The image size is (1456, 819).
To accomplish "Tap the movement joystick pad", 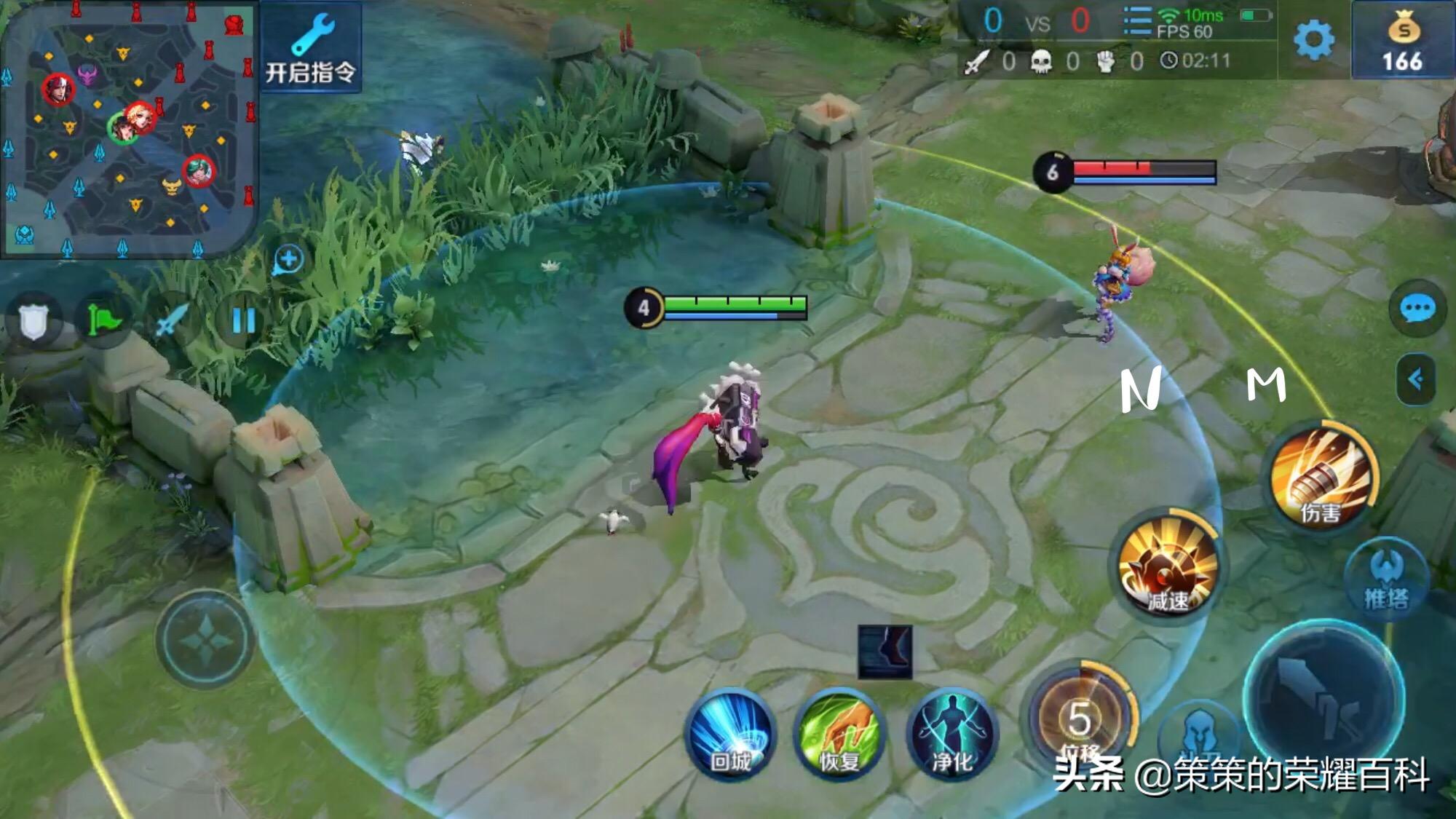I will pyautogui.click(x=205, y=640).
